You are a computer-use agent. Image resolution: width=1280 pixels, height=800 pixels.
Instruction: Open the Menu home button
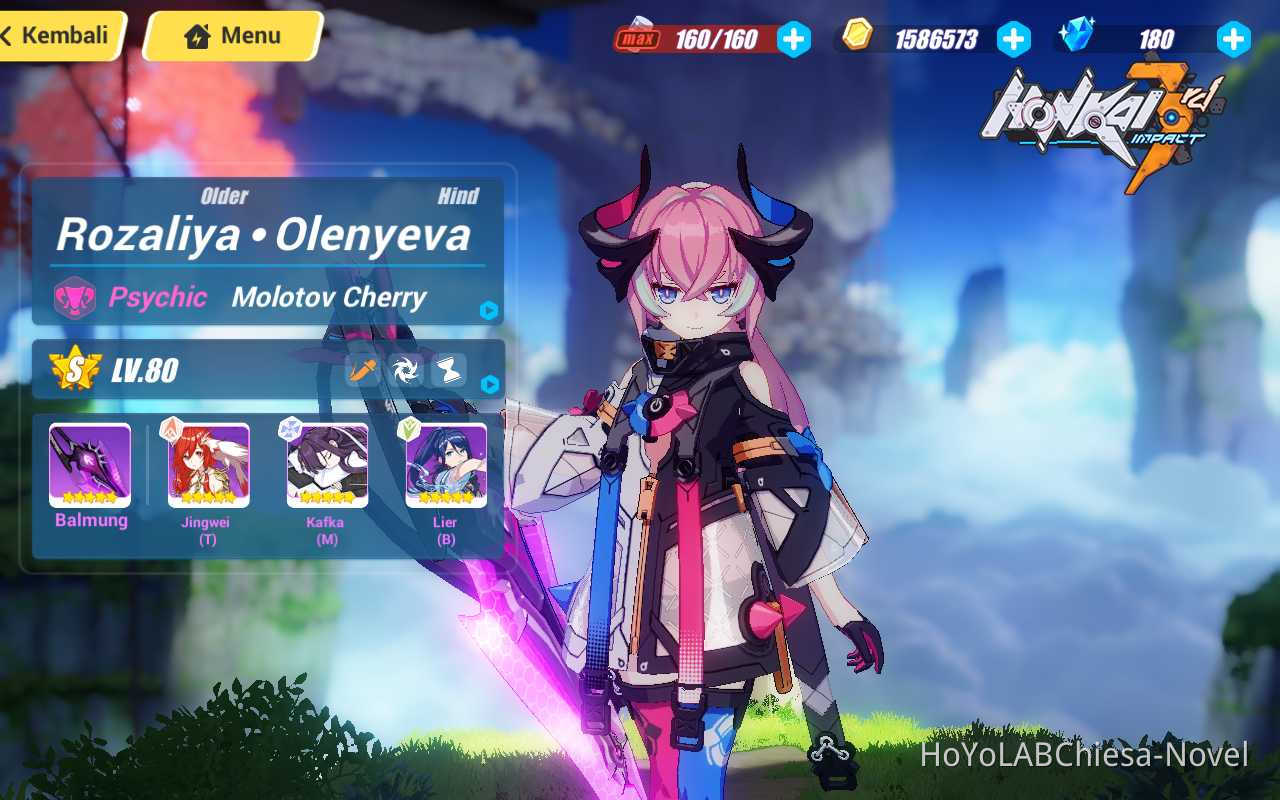click(x=231, y=35)
